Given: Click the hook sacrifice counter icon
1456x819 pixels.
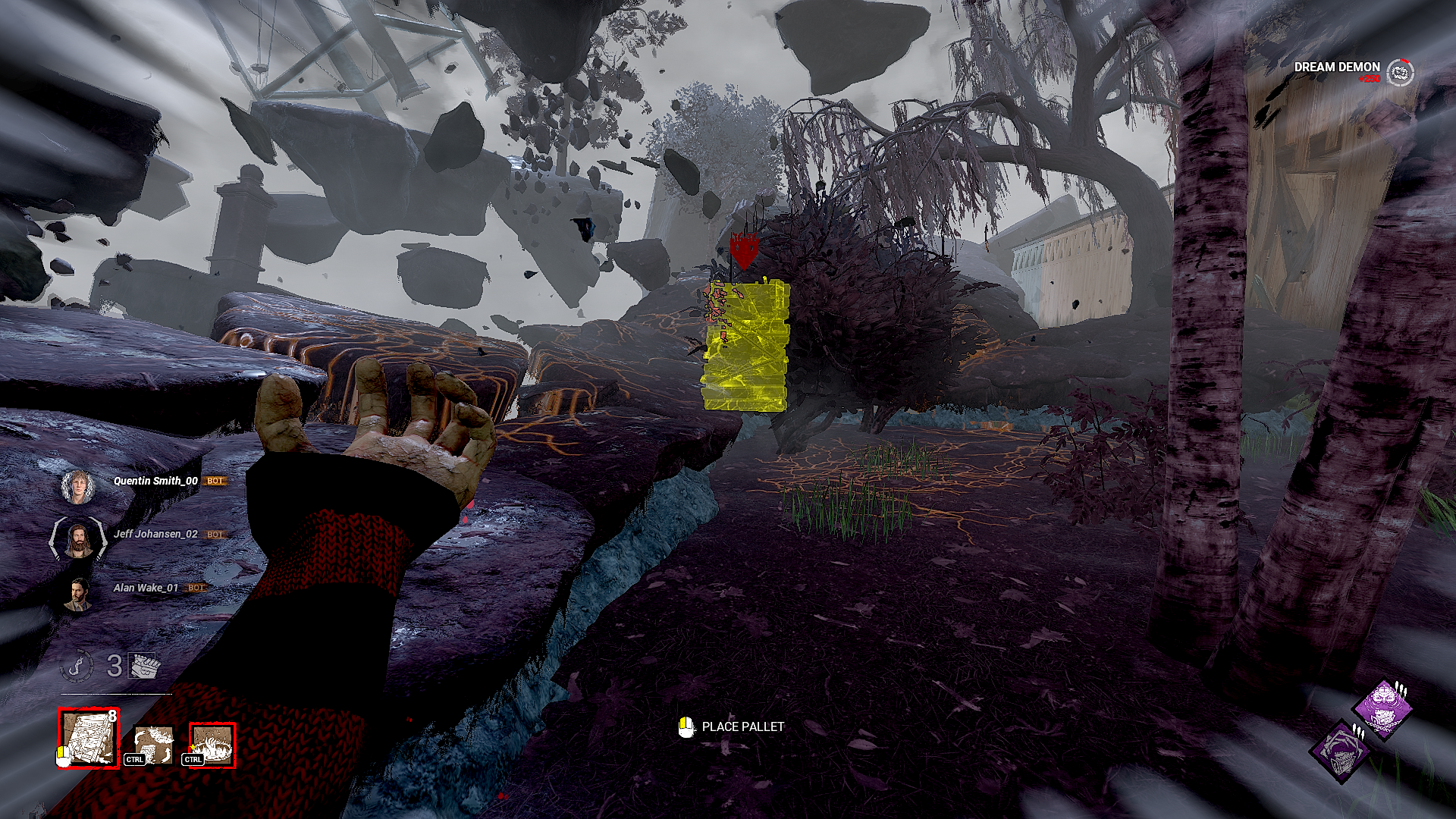Looking at the screenshot, I should [x=77, y=666].
